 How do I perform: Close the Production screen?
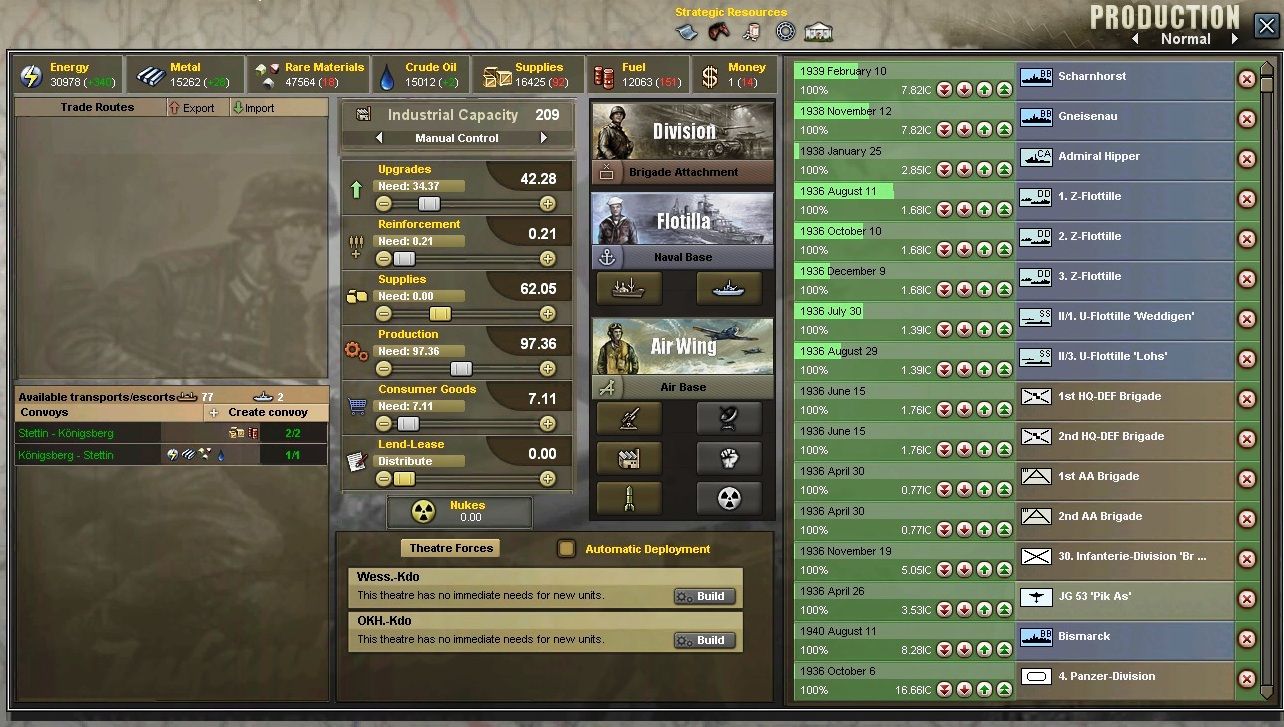tap(1264, 26)
